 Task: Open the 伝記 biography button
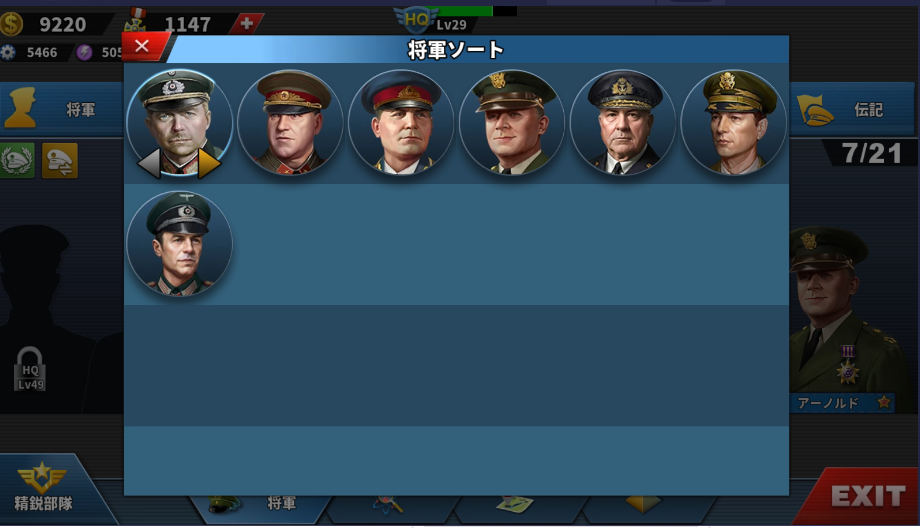tap(855, 109)
